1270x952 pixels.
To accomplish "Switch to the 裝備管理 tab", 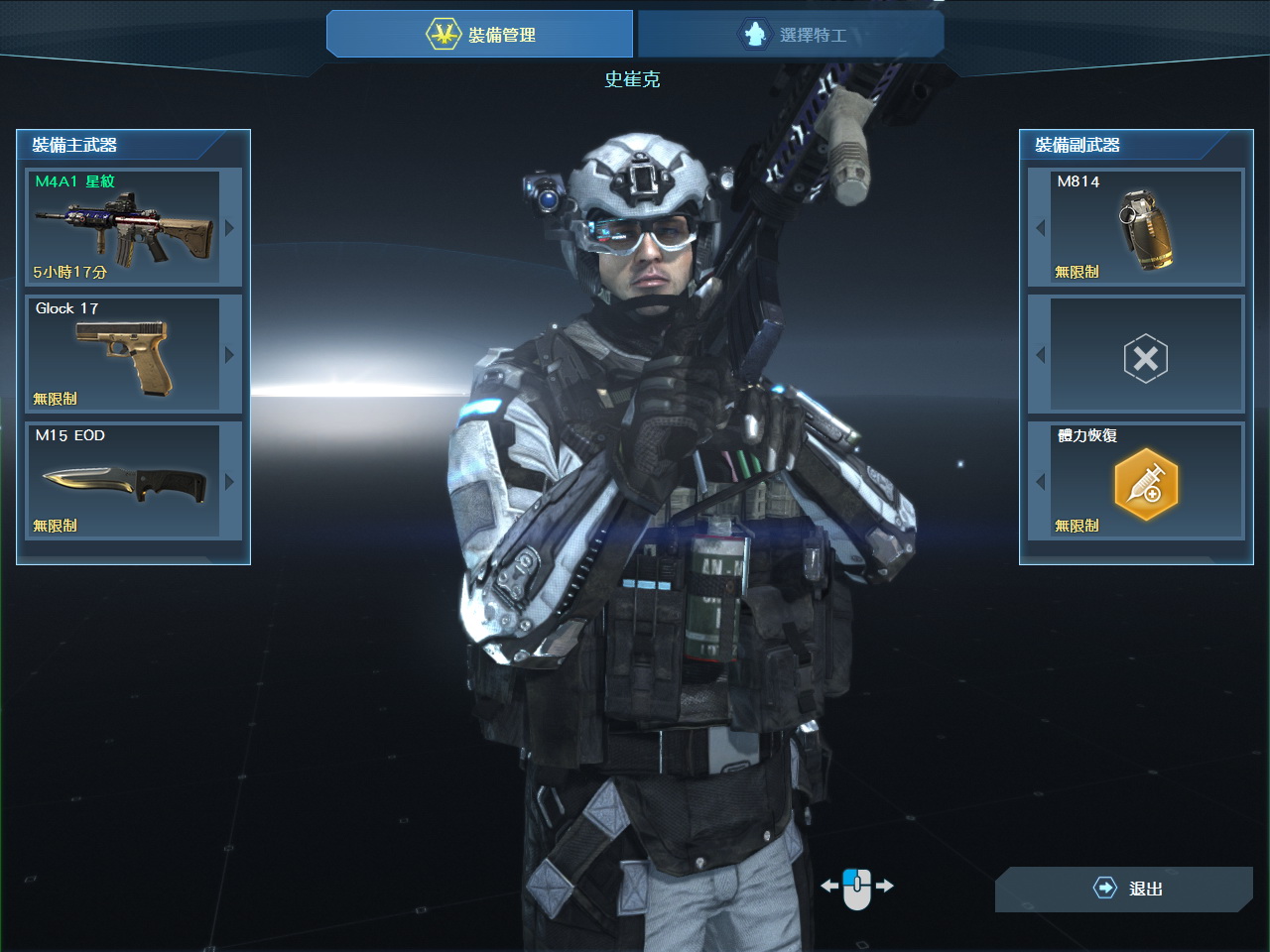I will click(x=480, y=35).
